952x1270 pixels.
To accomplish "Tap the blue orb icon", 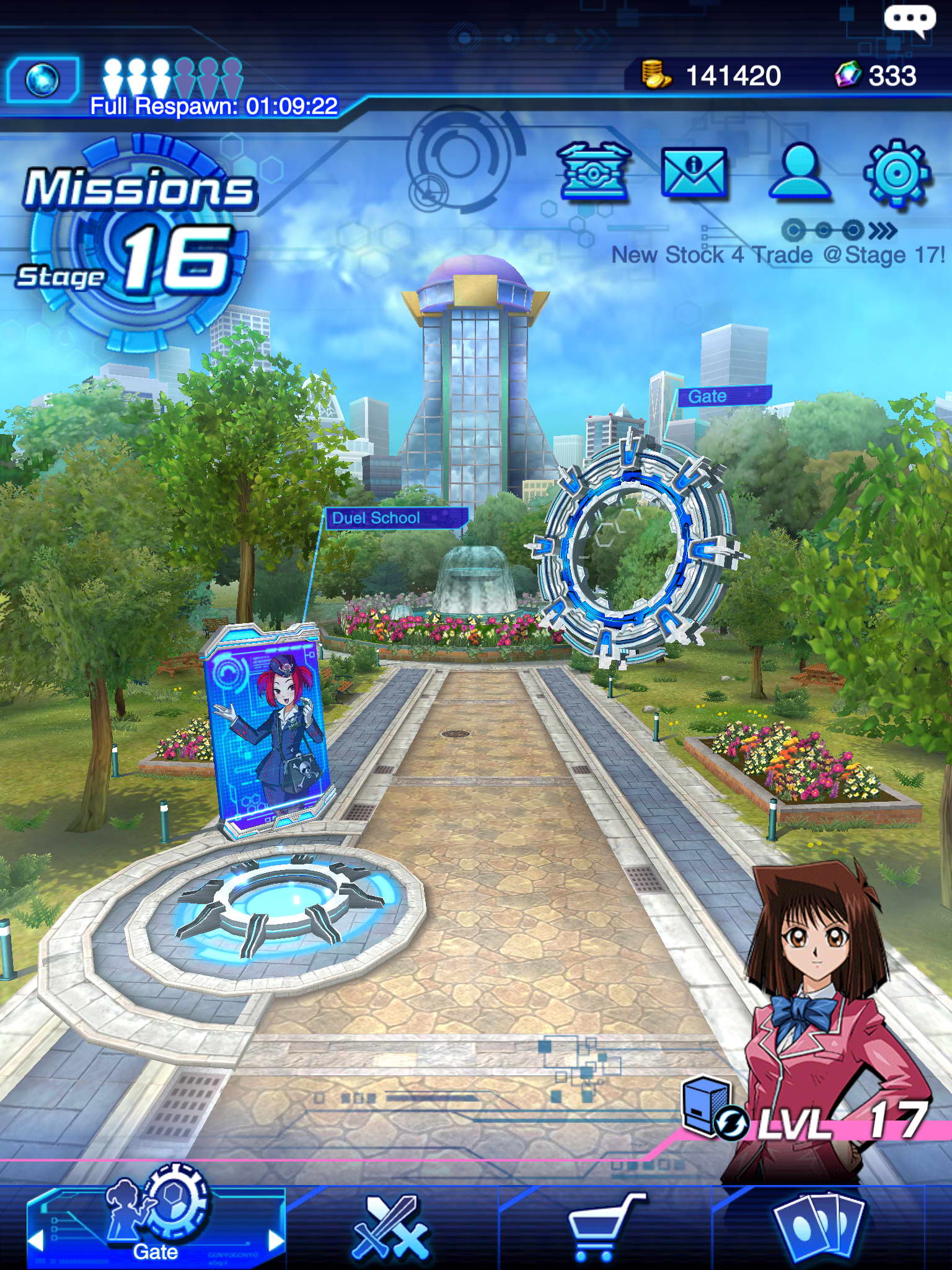I will pyautogui.click(x=43, y=80).
